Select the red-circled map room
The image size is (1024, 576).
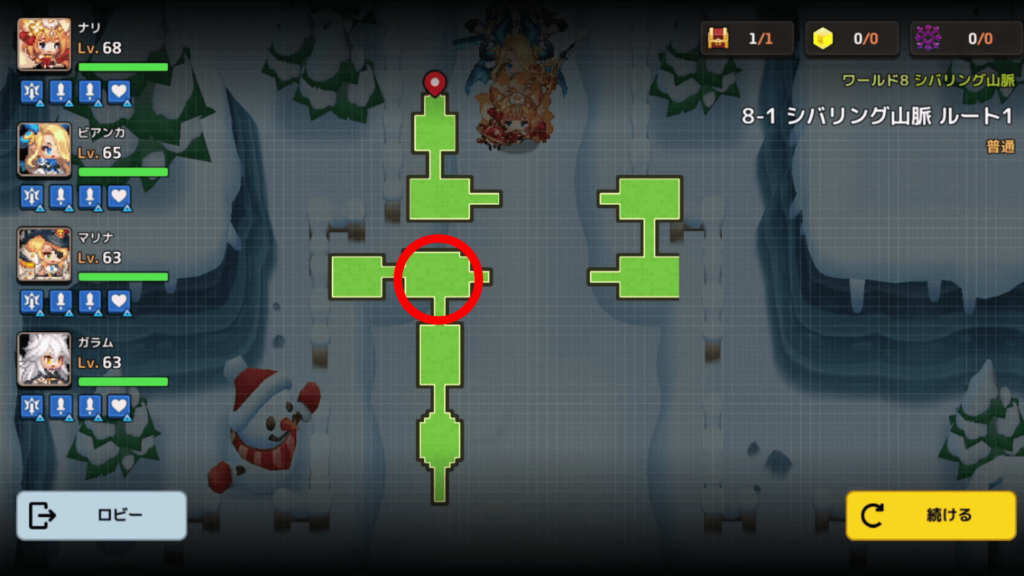pos(439,278)
